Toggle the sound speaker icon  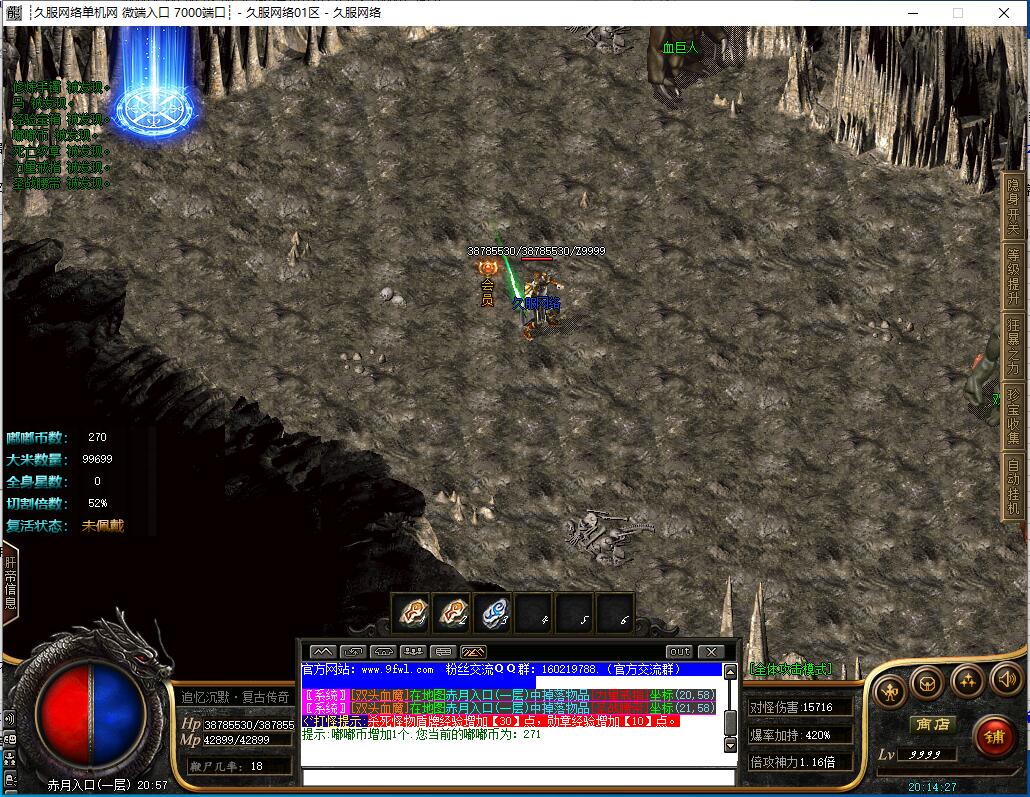(x=1004, y=682)
